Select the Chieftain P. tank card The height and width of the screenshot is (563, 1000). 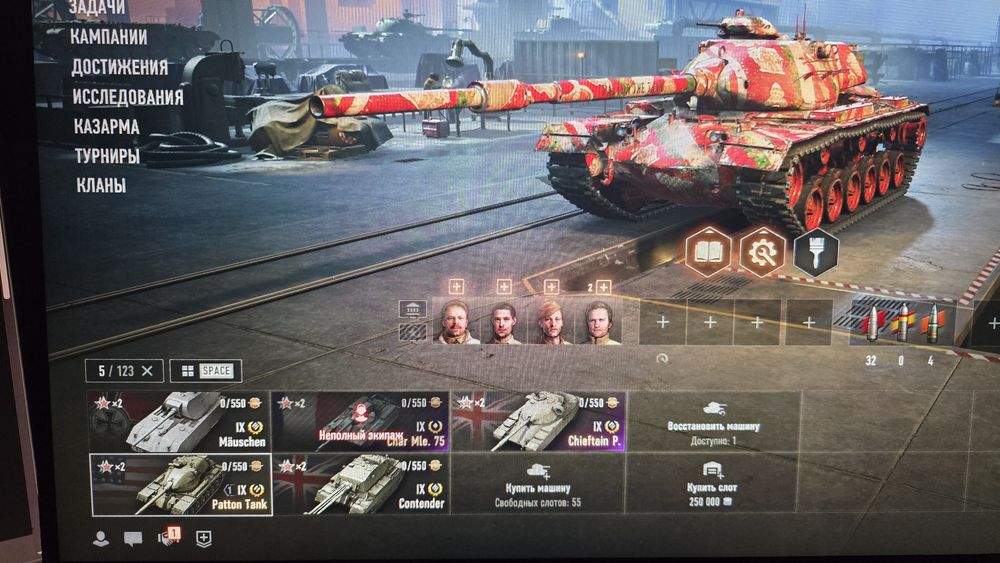click(538, 421)
